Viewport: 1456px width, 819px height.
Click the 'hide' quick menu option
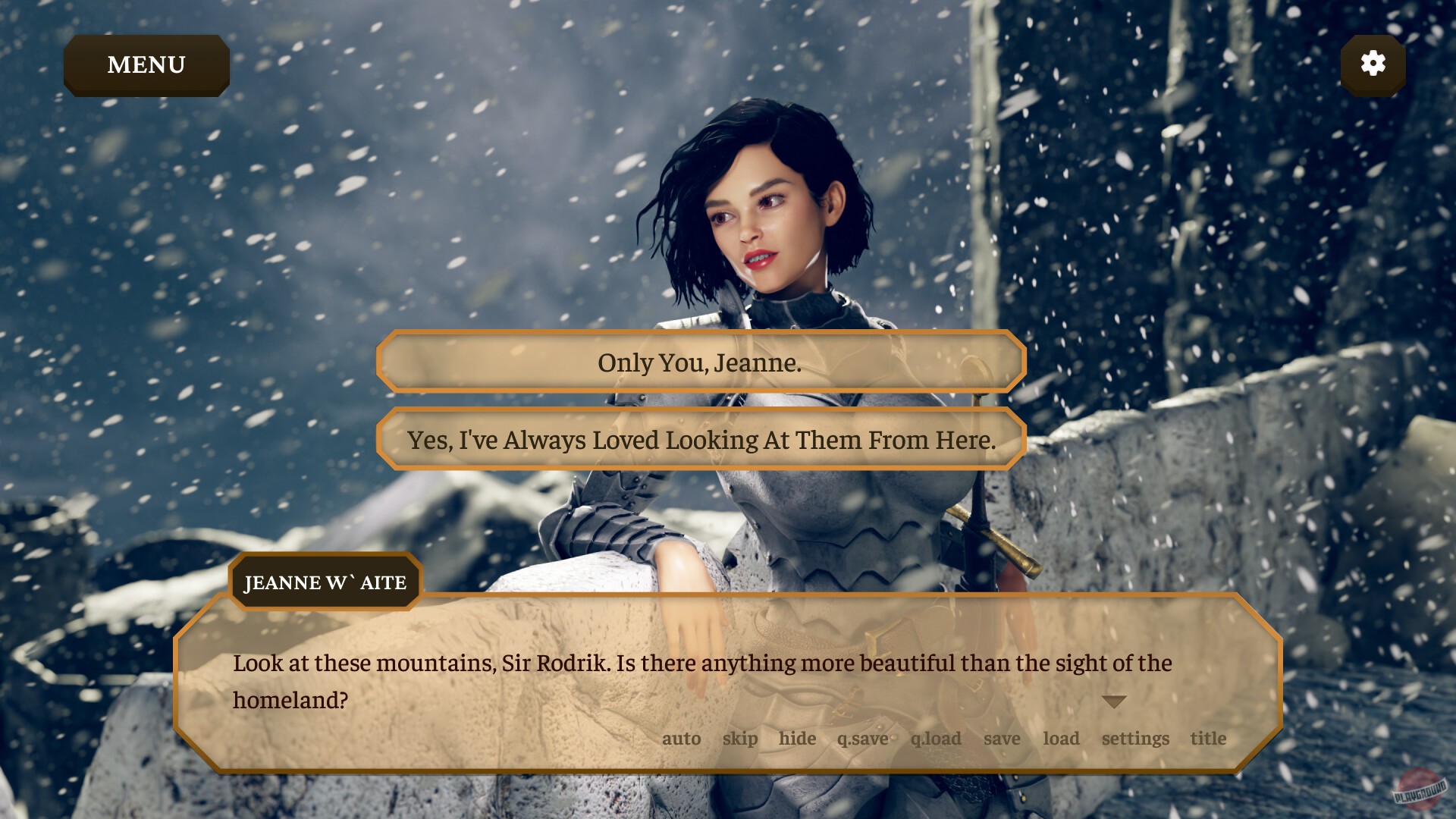pyautogui.click(x=797, y=739)
